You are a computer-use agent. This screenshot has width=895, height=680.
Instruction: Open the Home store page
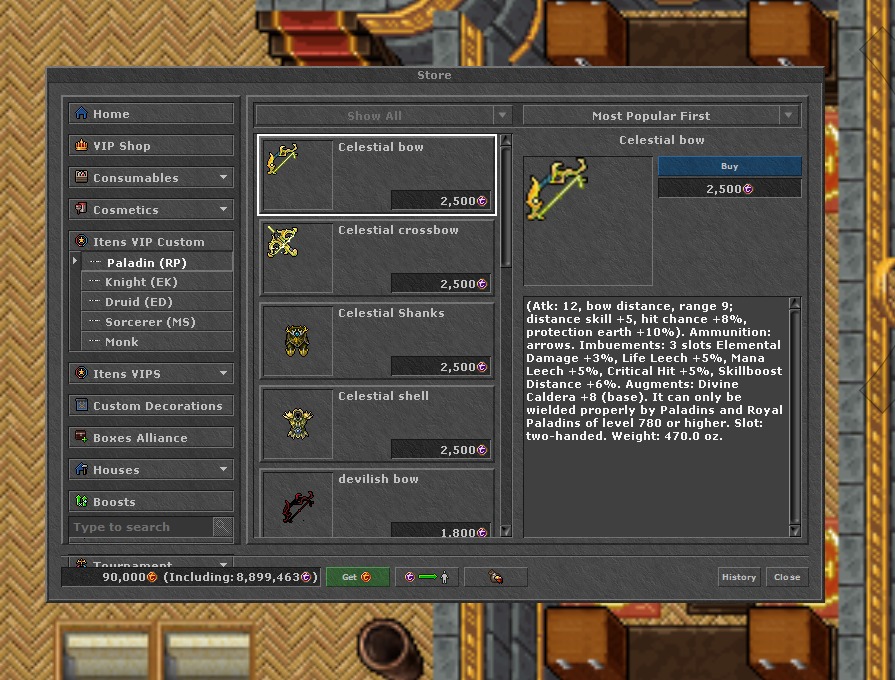[150, 114]
